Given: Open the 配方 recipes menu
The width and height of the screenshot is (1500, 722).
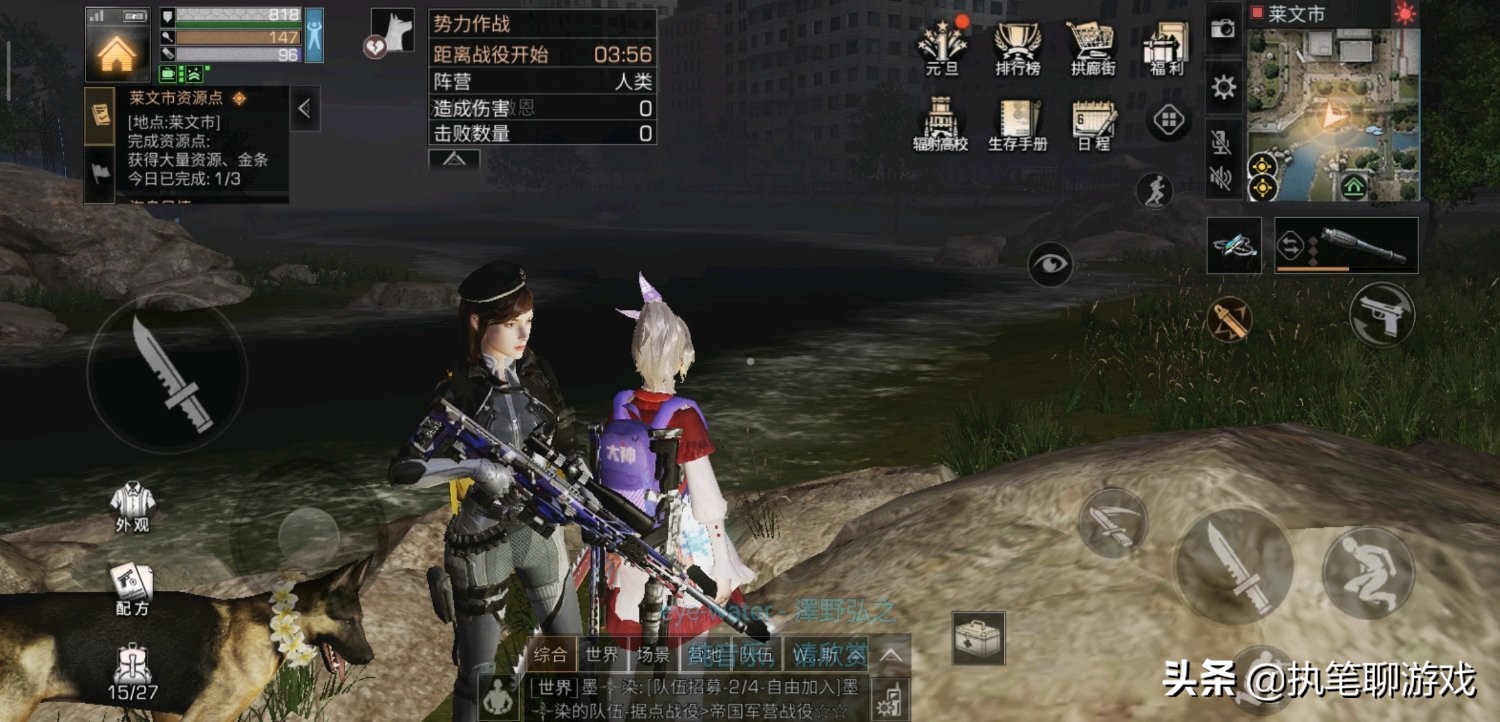Looking at the screenshot, I should point(130,590).
